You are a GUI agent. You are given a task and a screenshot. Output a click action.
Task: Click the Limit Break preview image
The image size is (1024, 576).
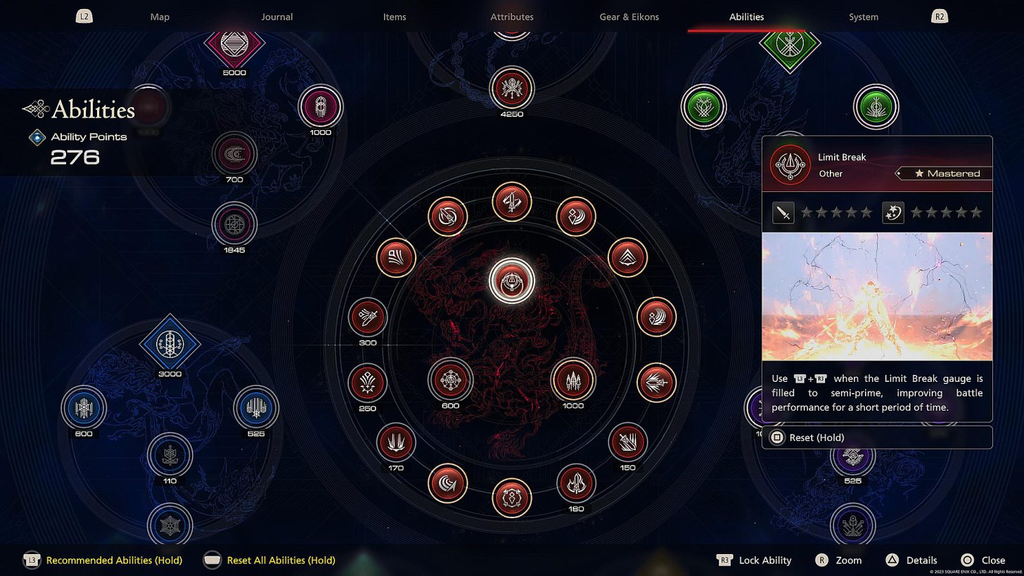click(877, 297)
